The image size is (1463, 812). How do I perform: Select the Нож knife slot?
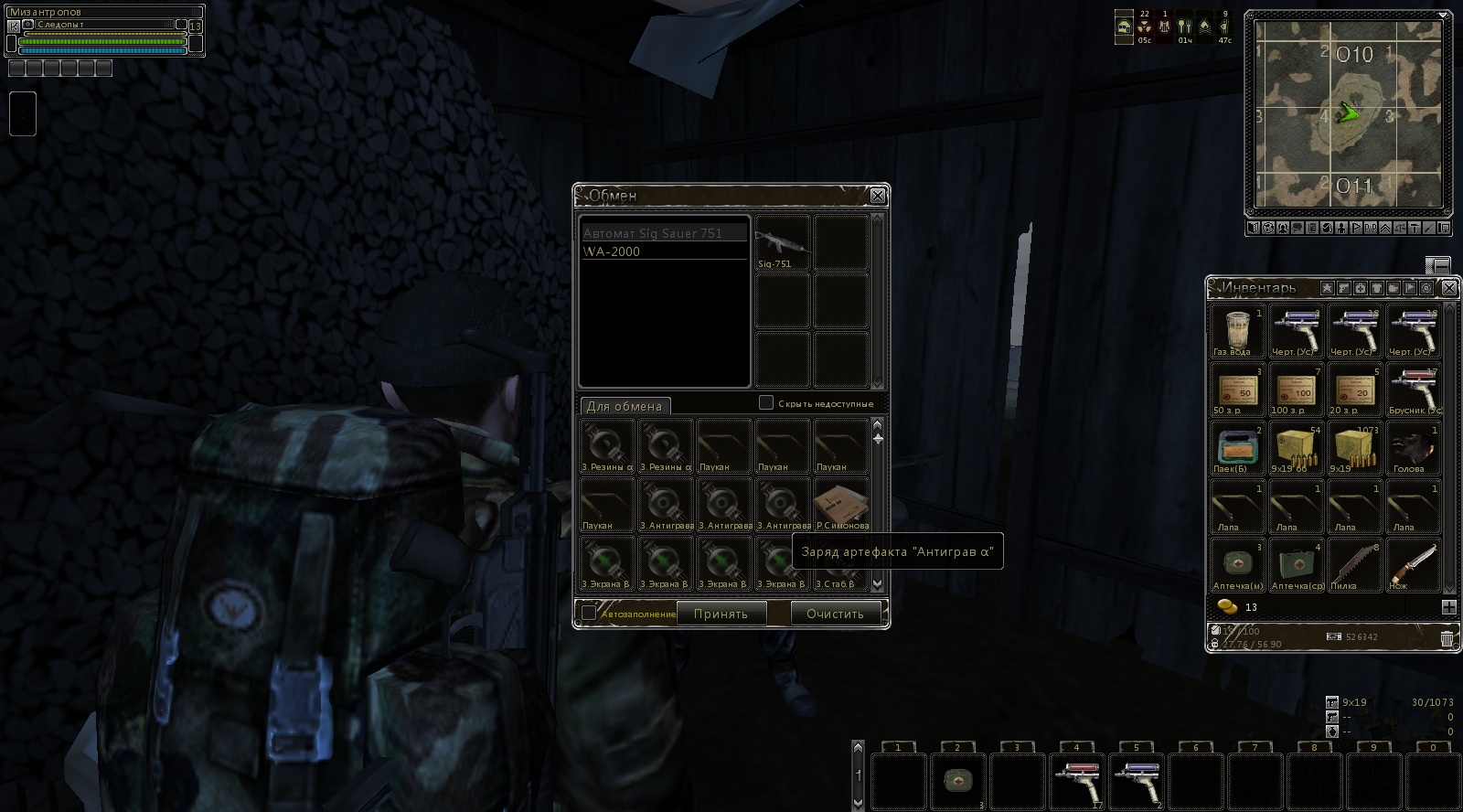[1413, 565]
